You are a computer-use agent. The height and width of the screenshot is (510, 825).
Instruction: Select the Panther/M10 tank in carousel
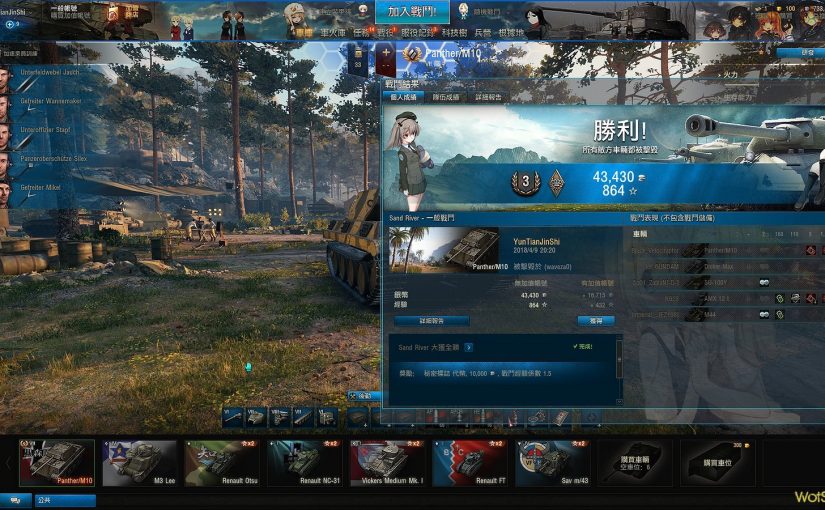pos(57,462)
